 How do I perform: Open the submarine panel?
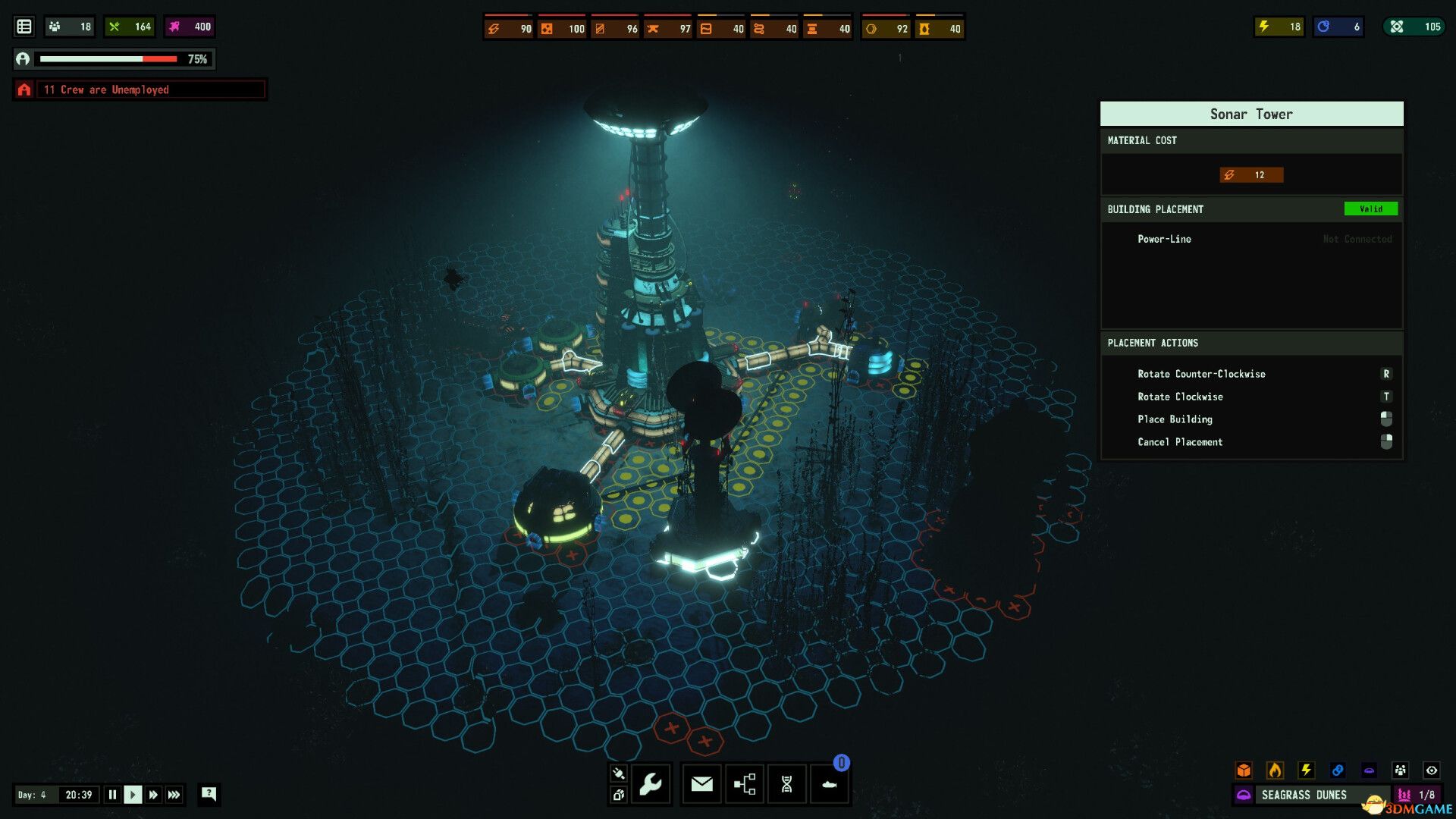click(x=829, y=784)
